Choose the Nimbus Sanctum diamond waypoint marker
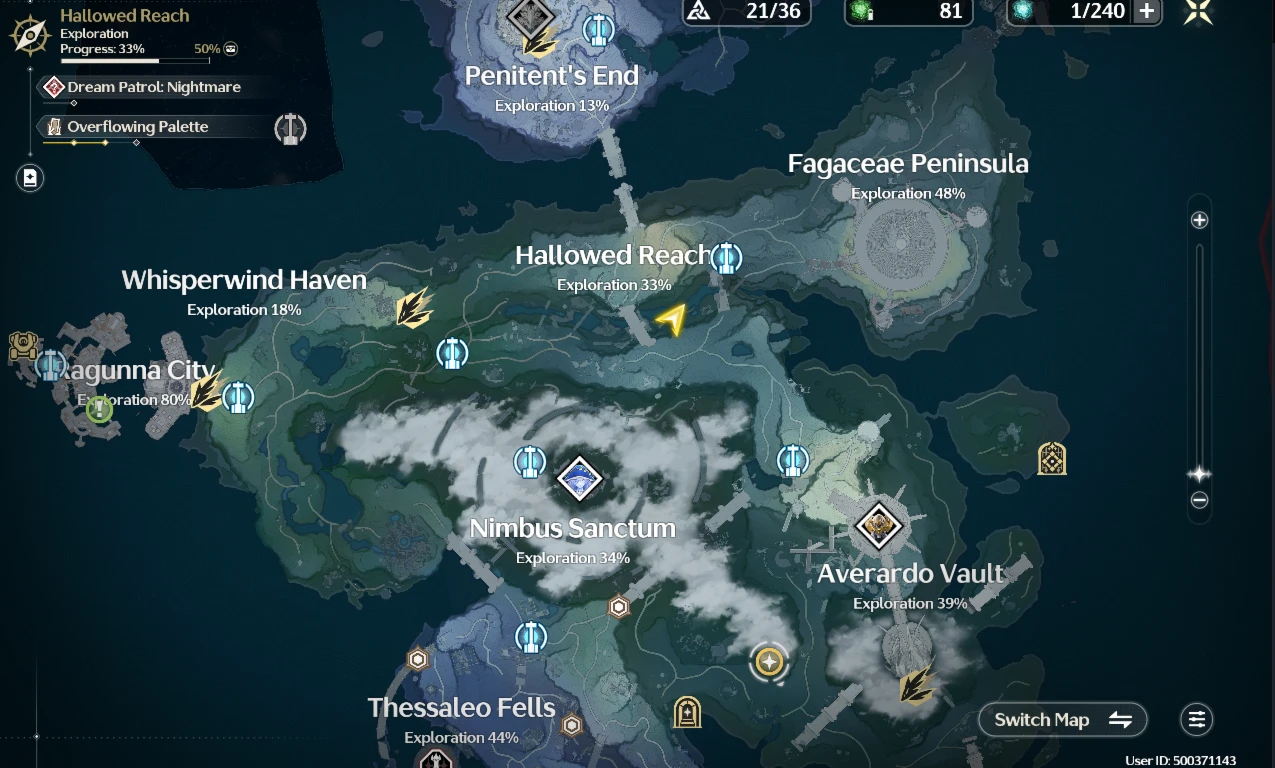This screenshot has height=768, width=1275. [579, 478]
